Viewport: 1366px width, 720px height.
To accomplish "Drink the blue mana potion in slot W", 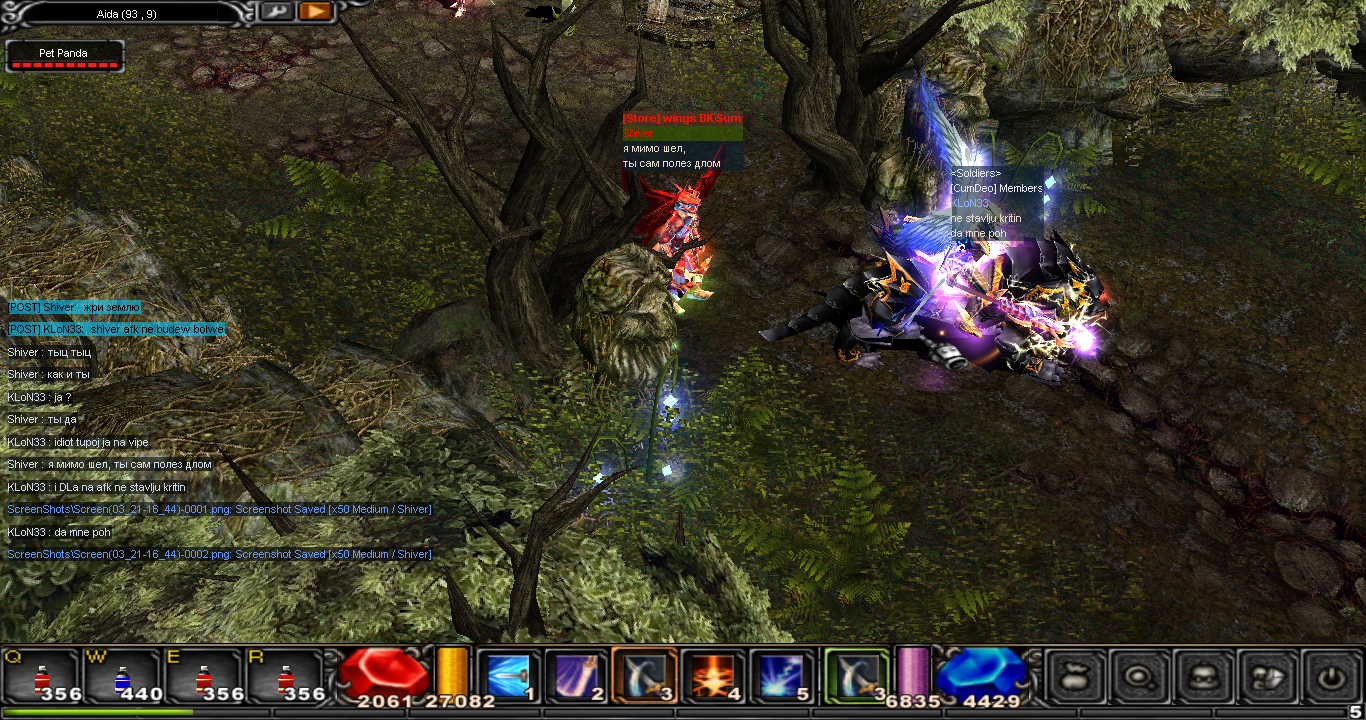I will point(123,676).
